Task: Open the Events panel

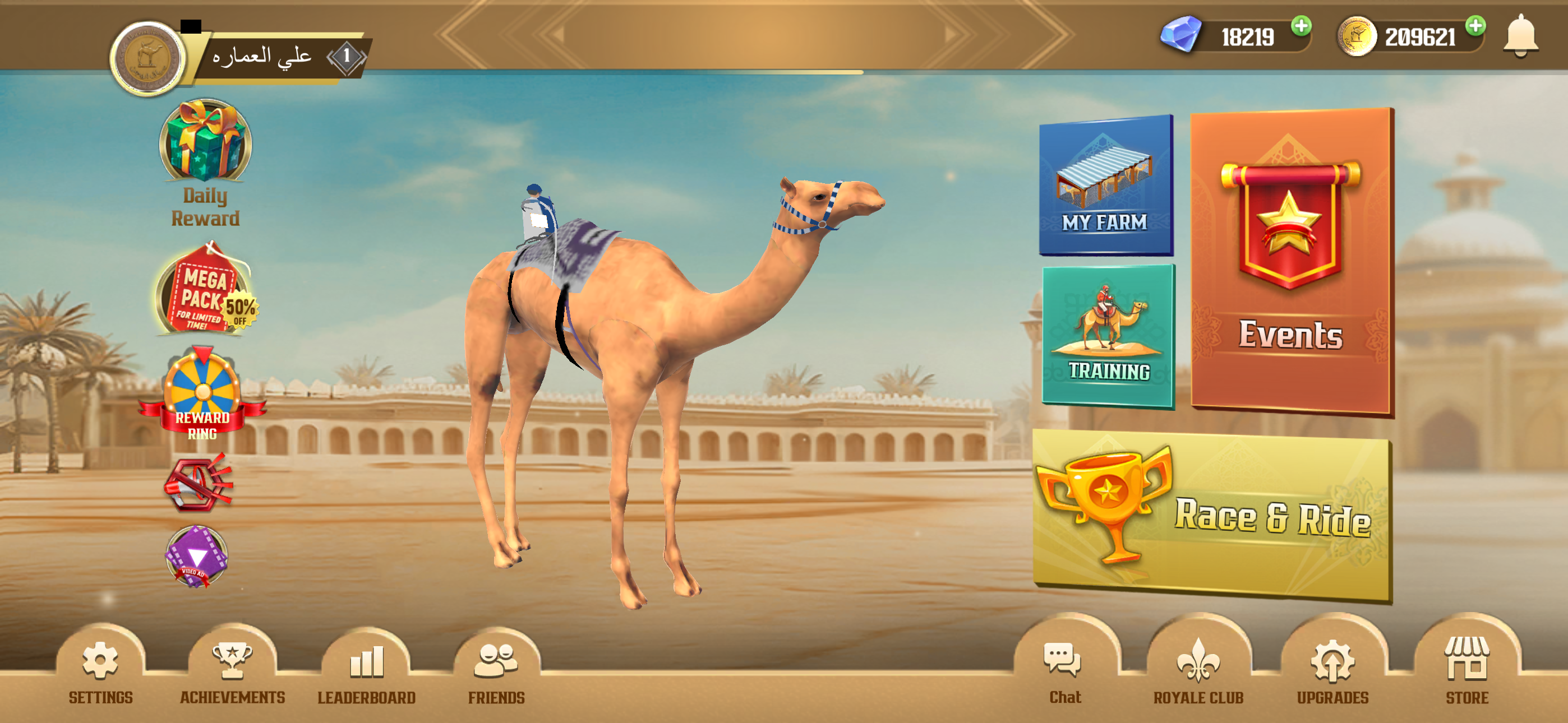Action: [x=1291, y=262]
